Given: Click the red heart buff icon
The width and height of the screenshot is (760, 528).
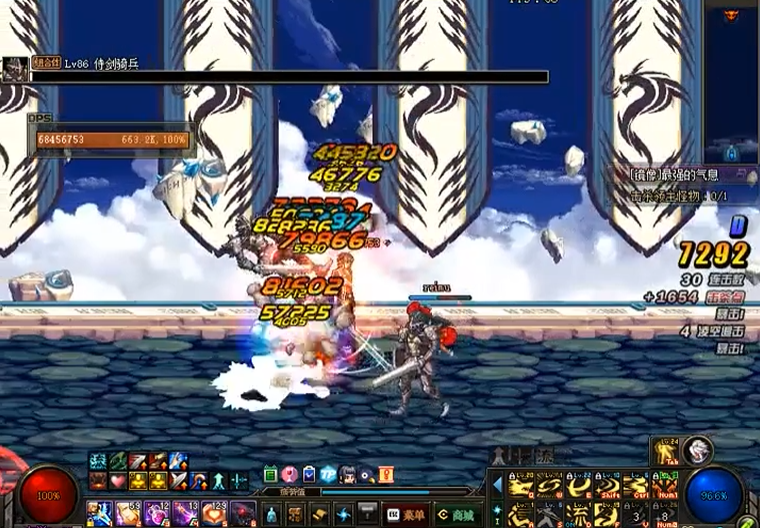Looking at the screenshot, I should (x=116, y=481).
